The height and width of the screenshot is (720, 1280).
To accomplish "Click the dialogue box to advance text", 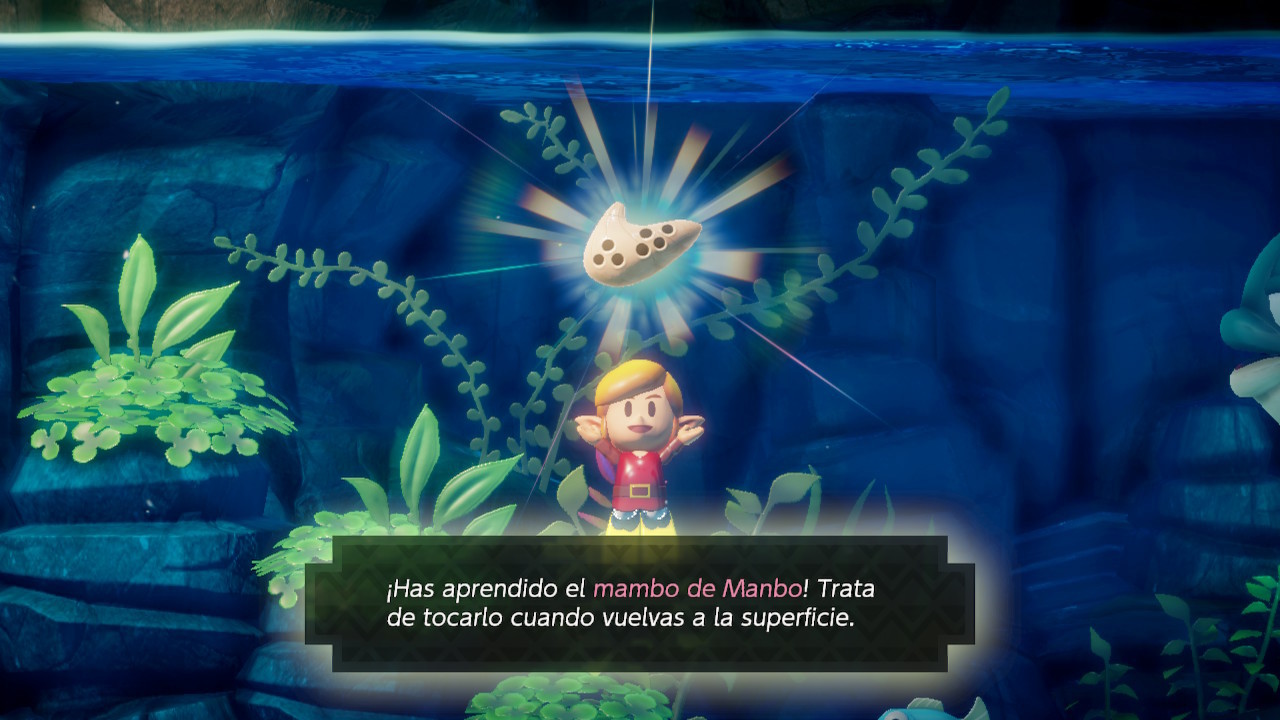I will [640, 605].
